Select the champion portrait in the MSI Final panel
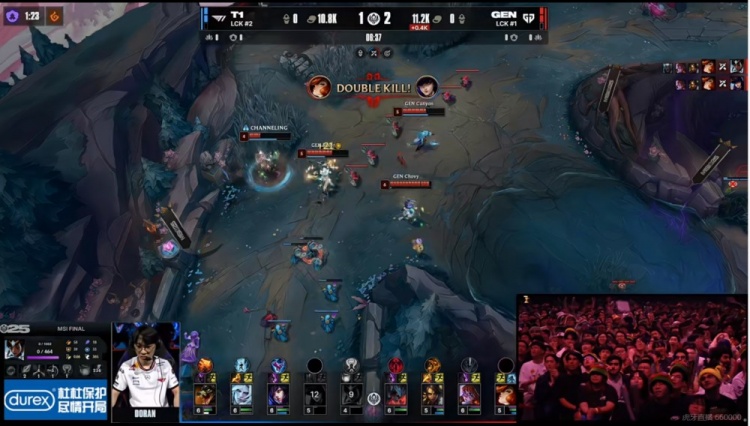The image size is (750, 426). pyautogui.click(x=15, y=349)
